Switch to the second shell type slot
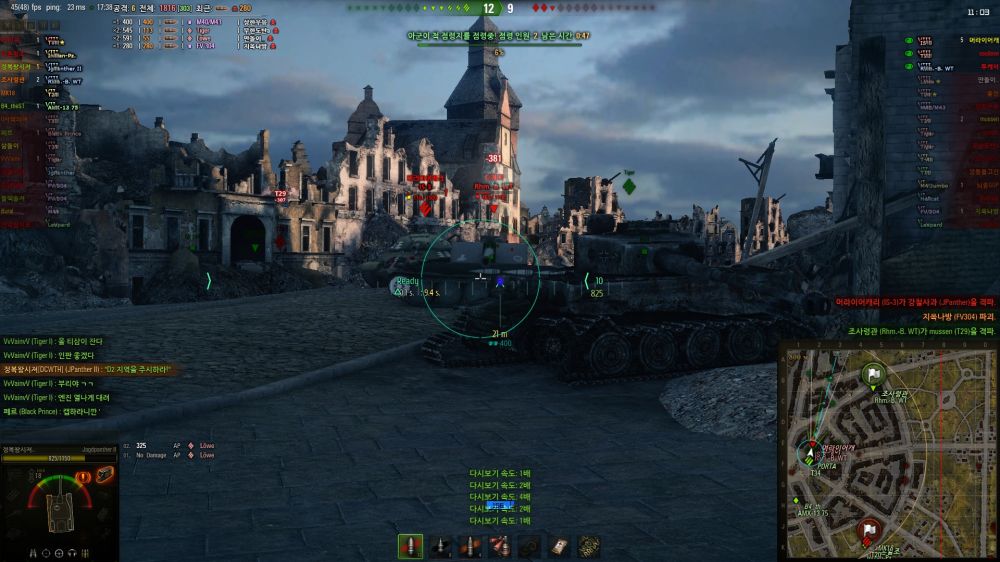Image resolution: width=1000 pixels, height=562 pixels. (440, 546)
